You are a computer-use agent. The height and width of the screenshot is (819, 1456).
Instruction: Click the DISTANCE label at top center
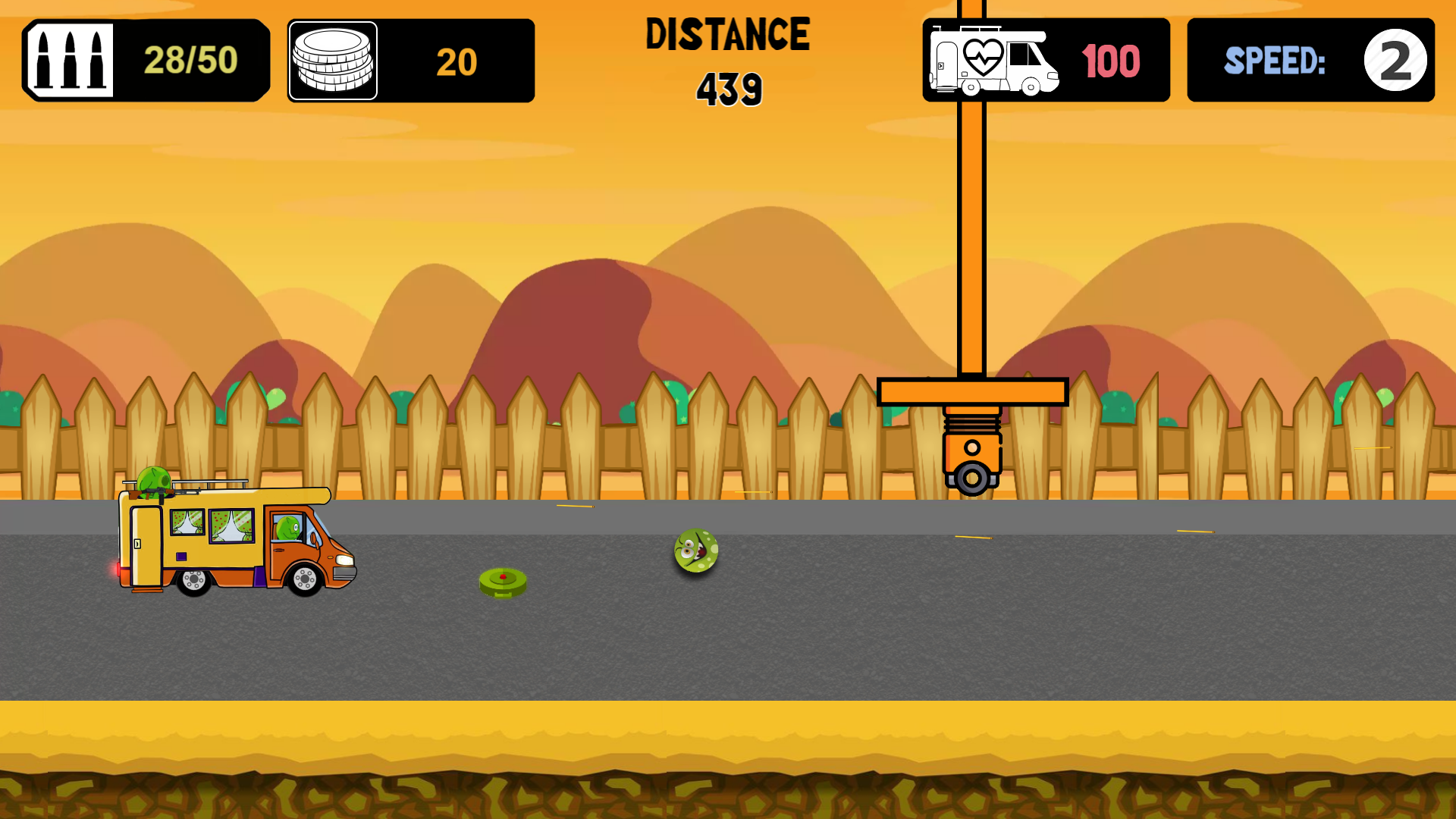pyautogui.click(x=726, y=34)
